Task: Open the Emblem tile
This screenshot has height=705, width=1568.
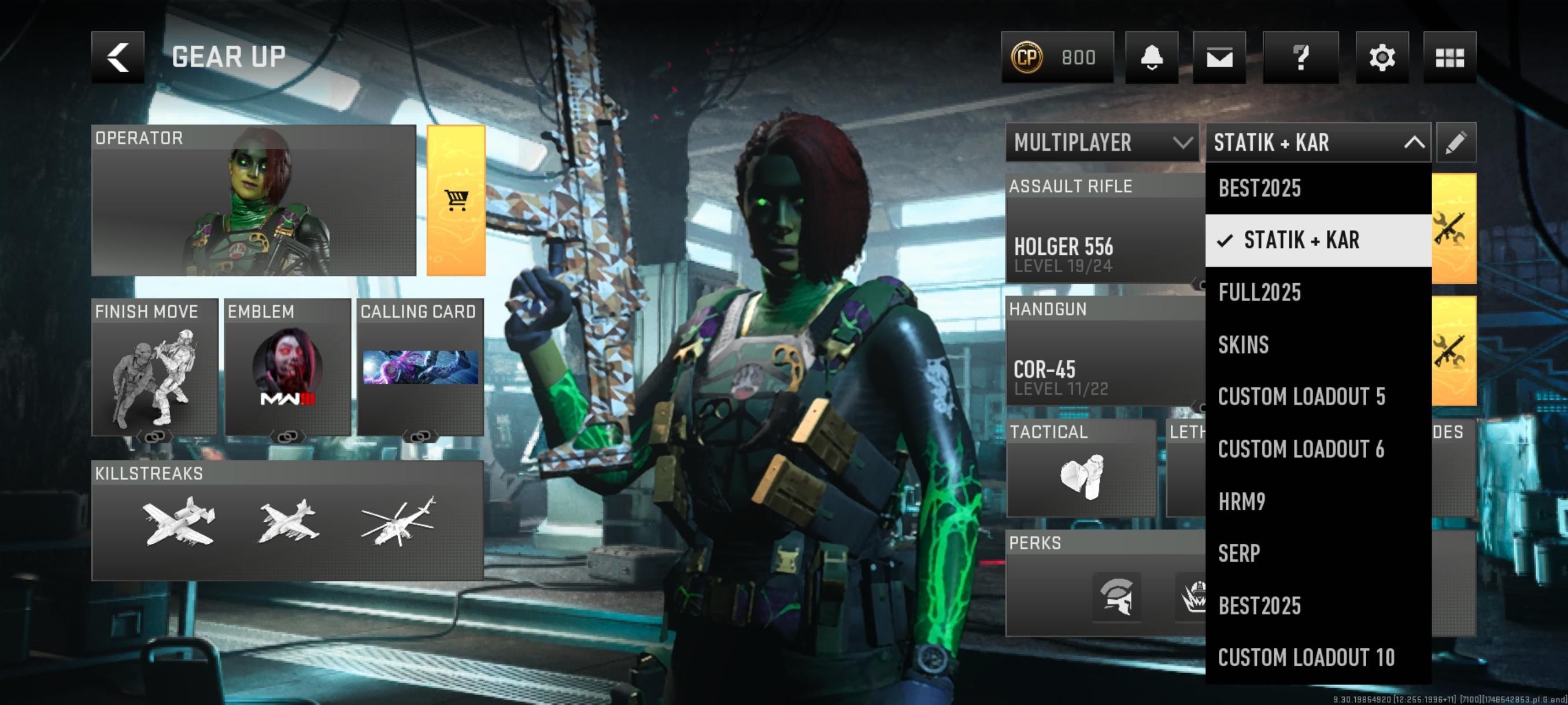Action: tap(287, 368)
